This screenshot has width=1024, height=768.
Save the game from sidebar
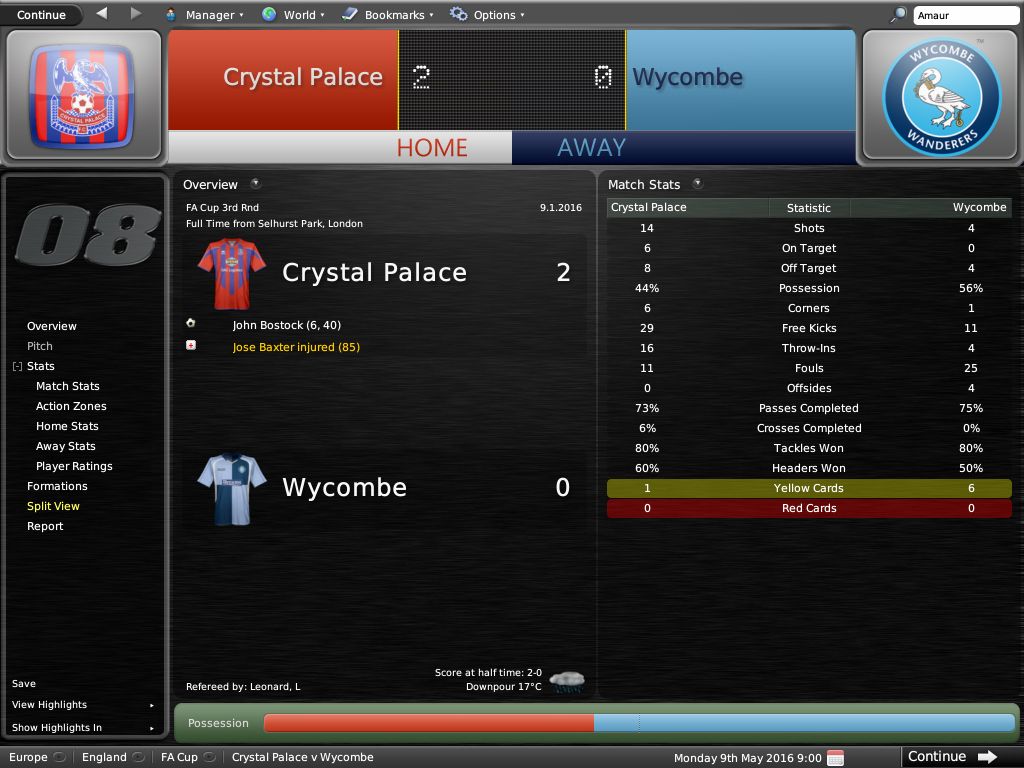pyautogui.click(x=24, y=684)
